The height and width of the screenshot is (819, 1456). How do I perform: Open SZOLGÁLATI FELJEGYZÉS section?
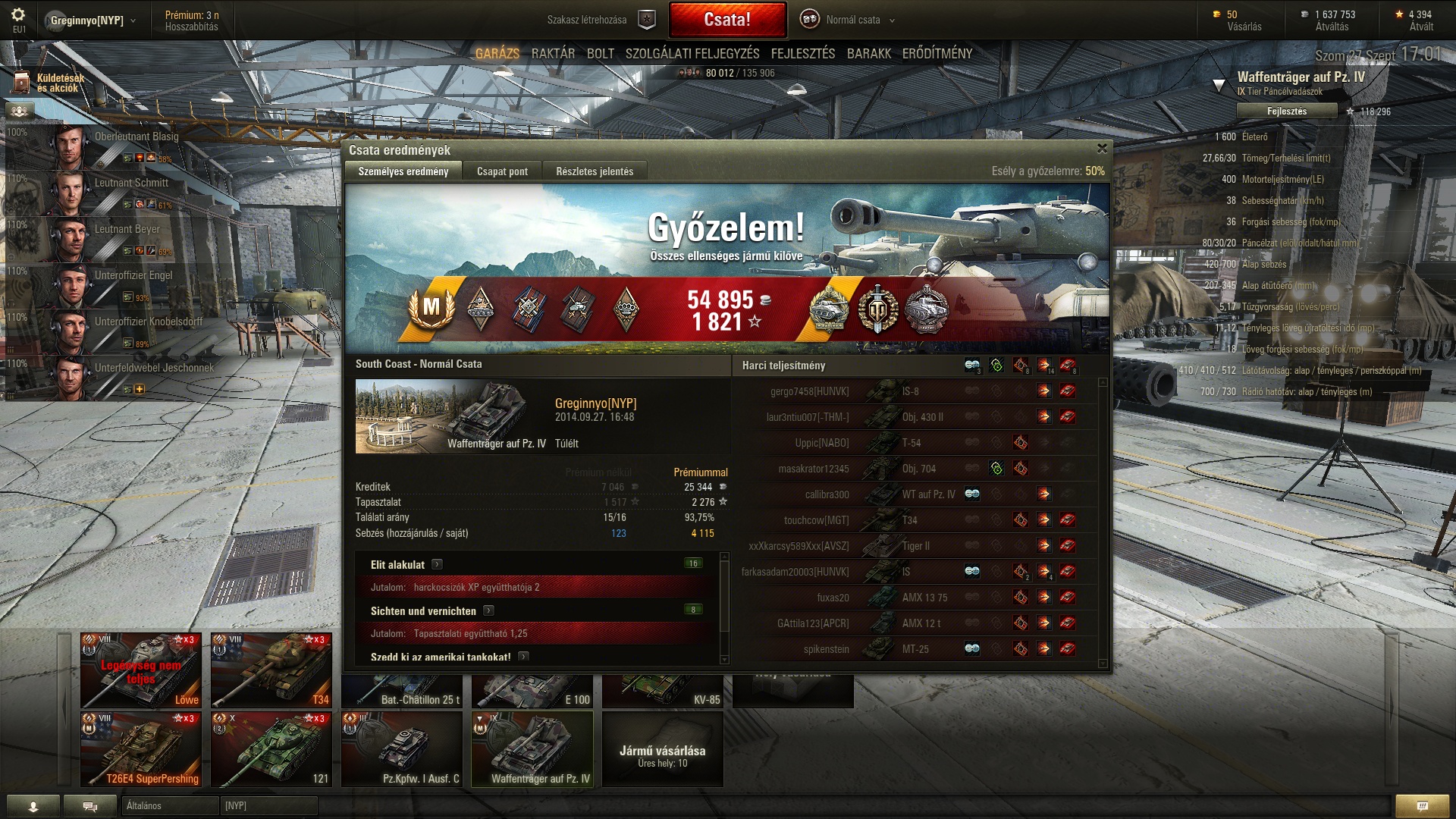(x=692, y=54)
